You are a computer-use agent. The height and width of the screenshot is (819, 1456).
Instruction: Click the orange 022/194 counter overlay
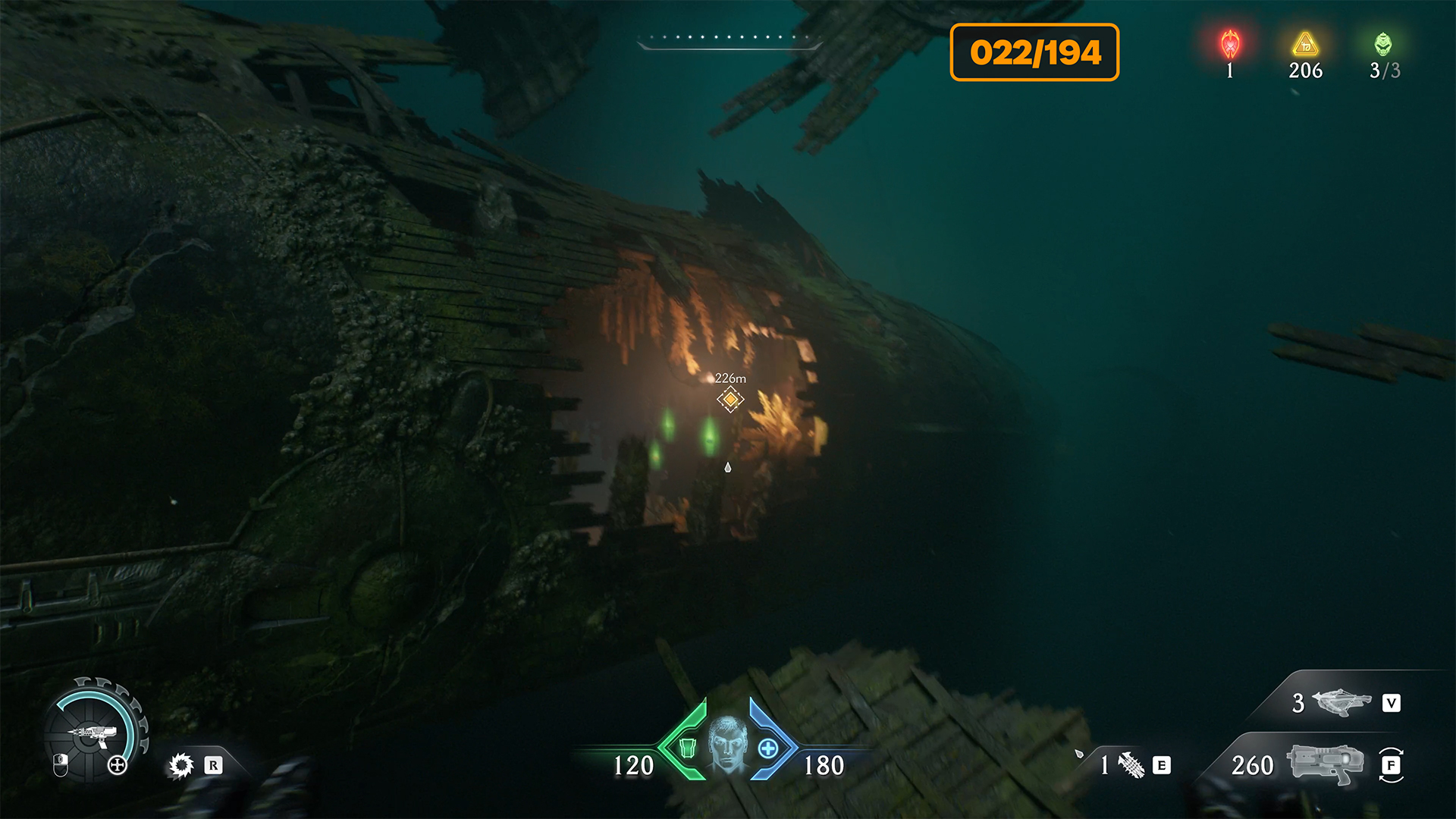tap(1034, 52)
